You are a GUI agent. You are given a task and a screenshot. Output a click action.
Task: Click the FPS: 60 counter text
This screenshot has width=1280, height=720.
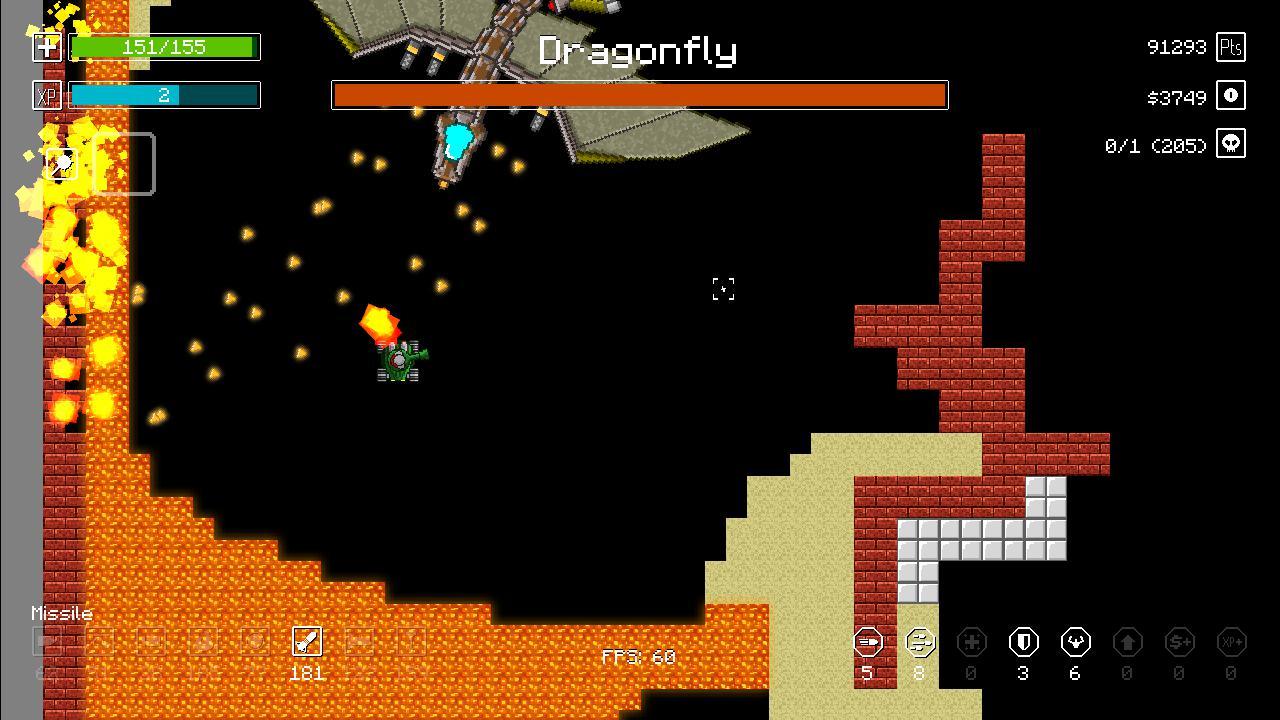click(x=637, y=657)
